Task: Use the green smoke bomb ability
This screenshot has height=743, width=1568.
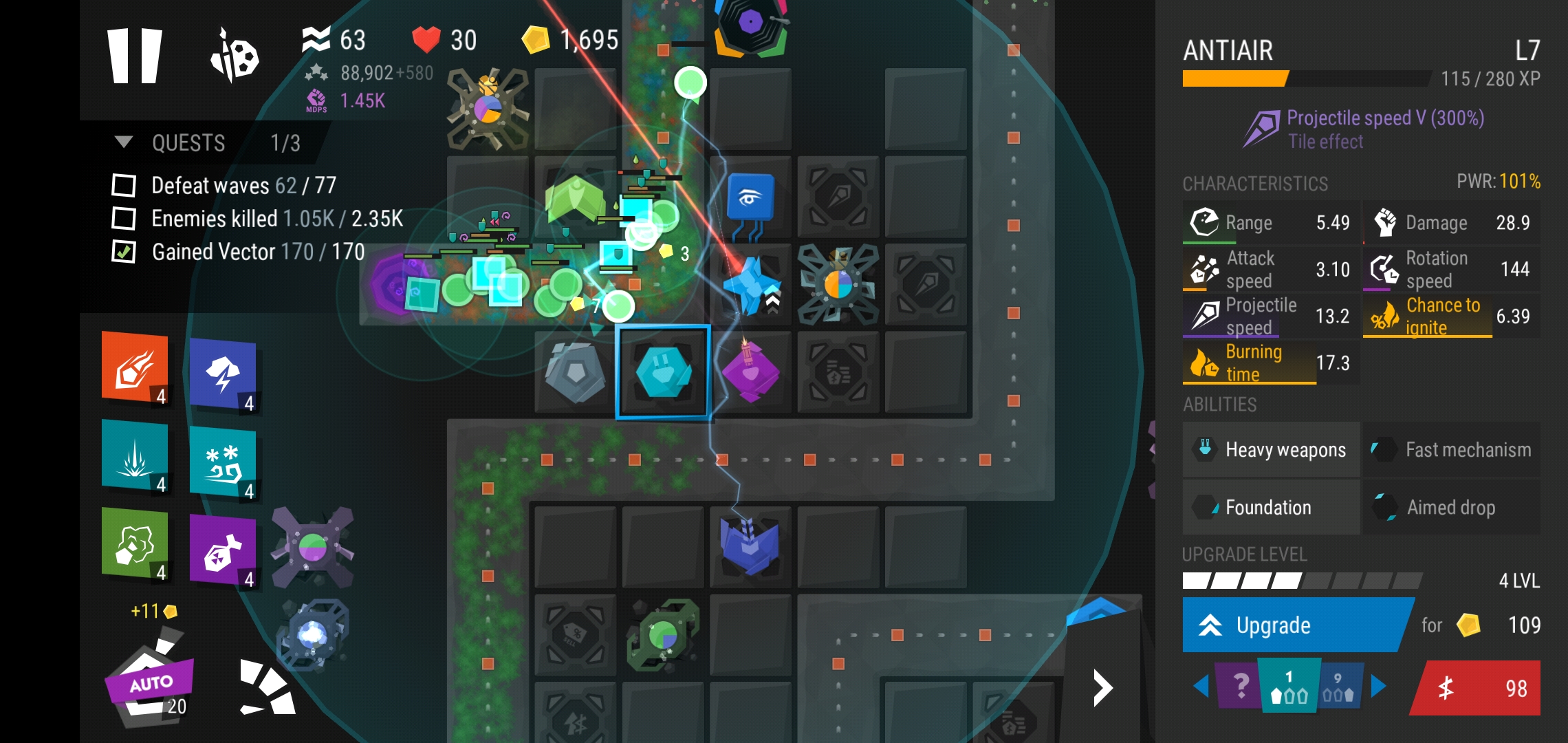Action: tap(135, 543)
